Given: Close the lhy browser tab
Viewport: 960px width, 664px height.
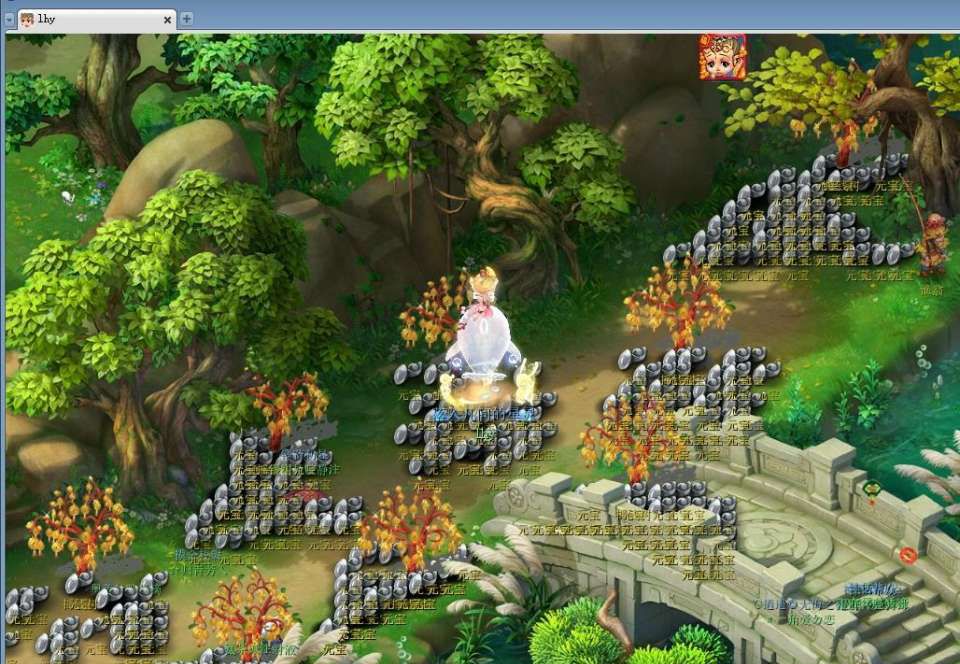Looking at the screenshot, I should pos(167,19).
